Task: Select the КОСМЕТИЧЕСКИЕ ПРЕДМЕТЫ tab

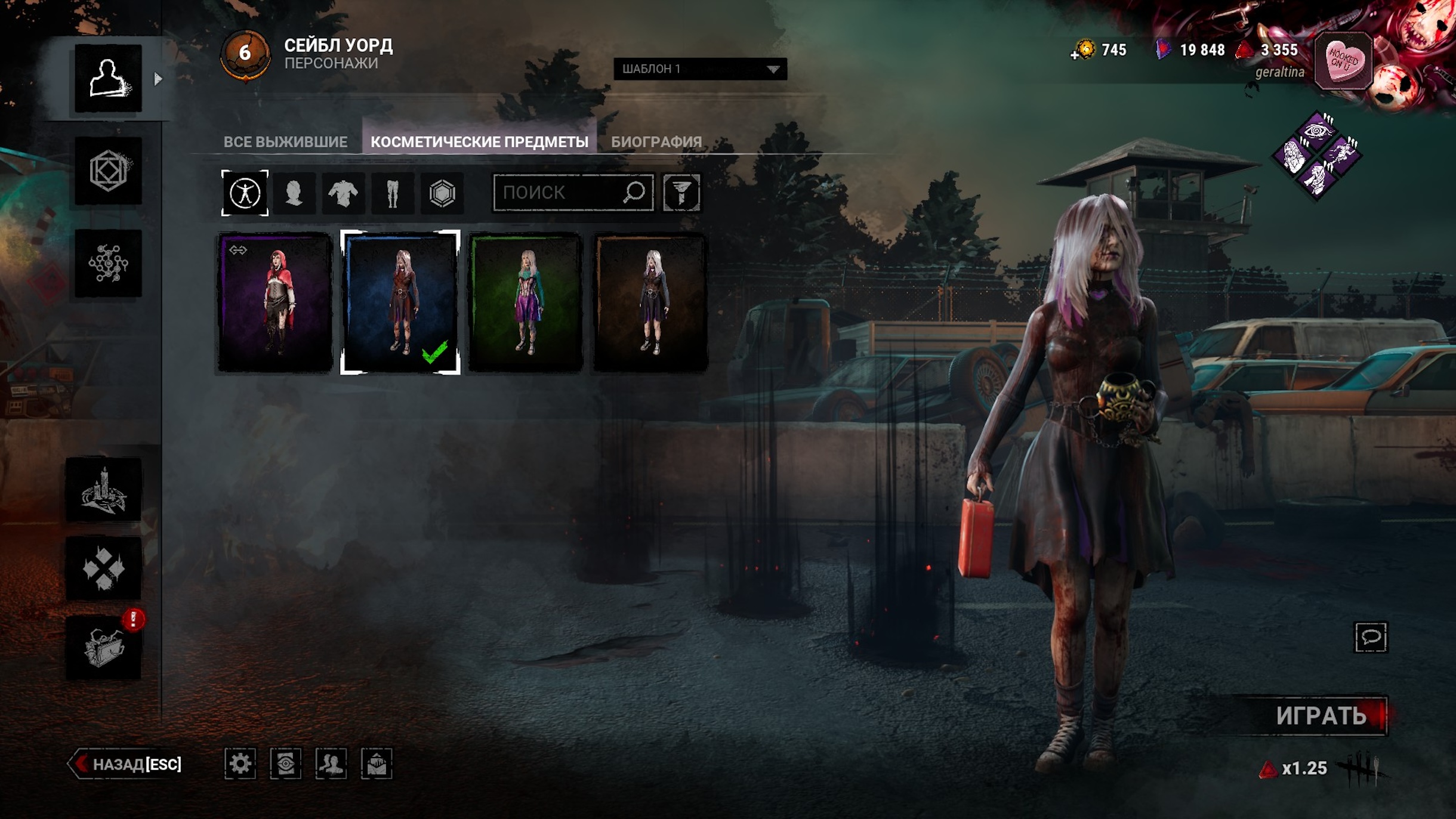Action: click(479, 141)
